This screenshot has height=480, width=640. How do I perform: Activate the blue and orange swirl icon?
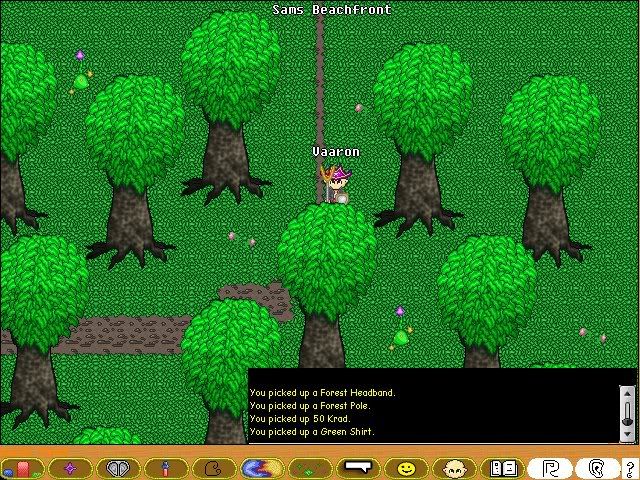261,467
